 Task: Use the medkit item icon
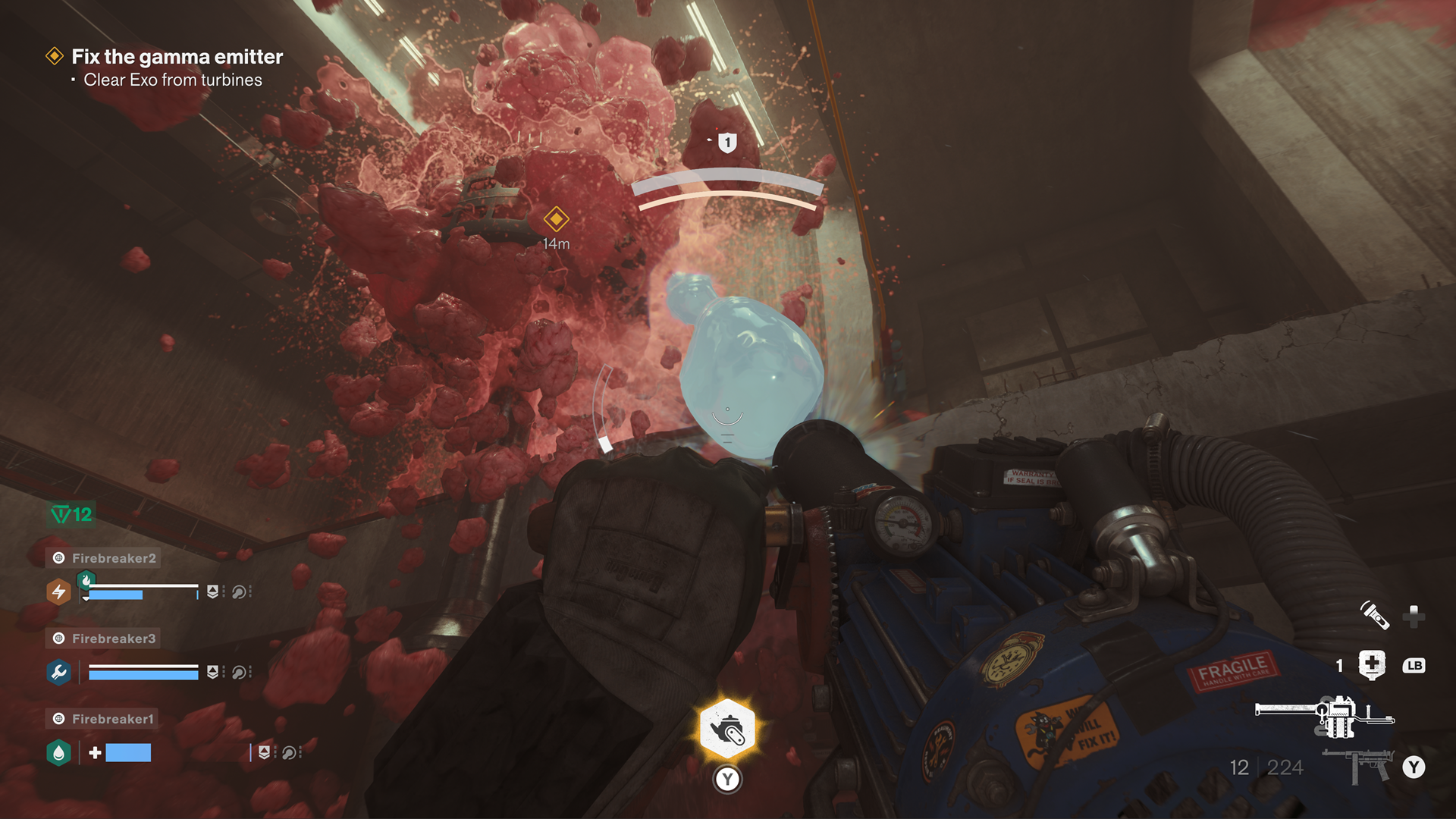tap(1372, 665)
